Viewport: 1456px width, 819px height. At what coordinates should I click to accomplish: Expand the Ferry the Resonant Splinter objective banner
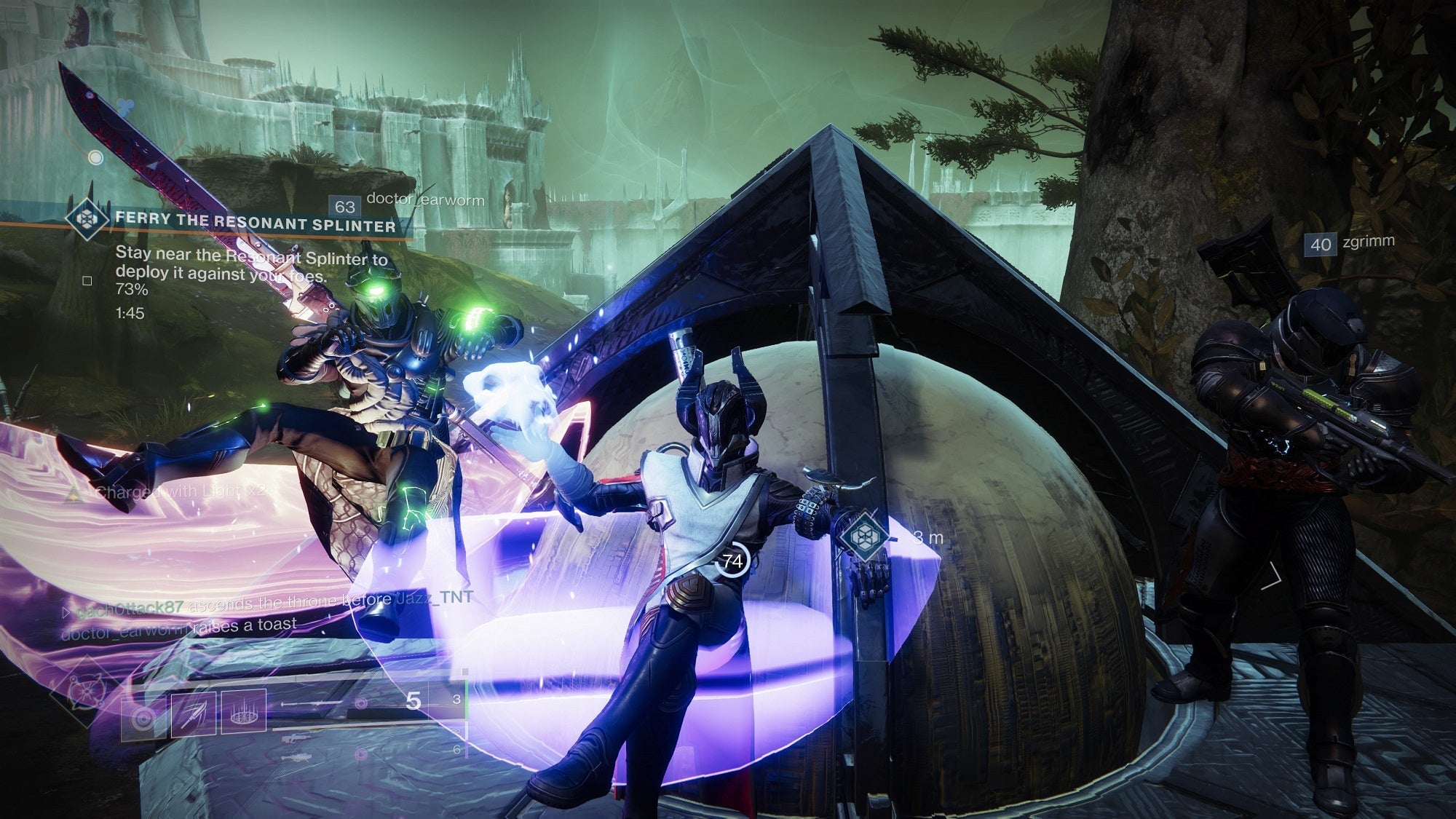pos(255,220)
